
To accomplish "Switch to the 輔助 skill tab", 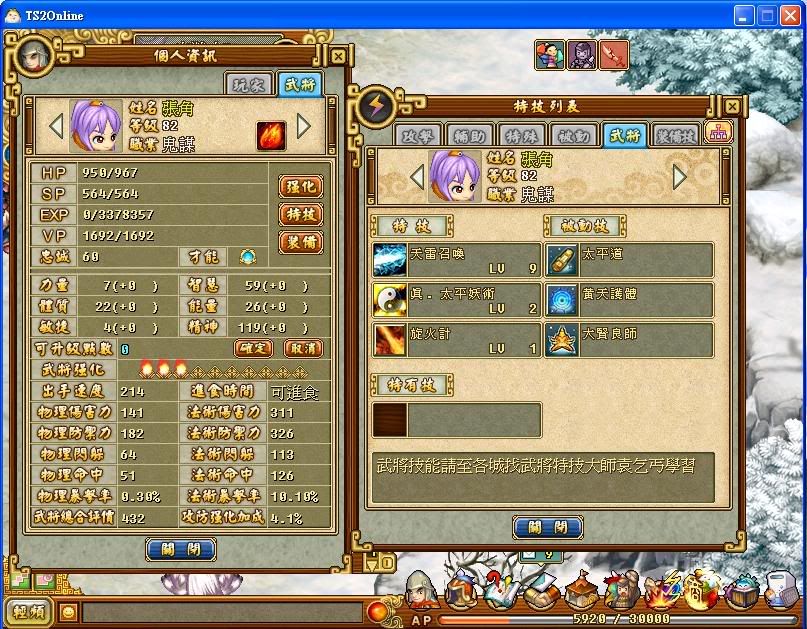I will (x=469, y=135).
